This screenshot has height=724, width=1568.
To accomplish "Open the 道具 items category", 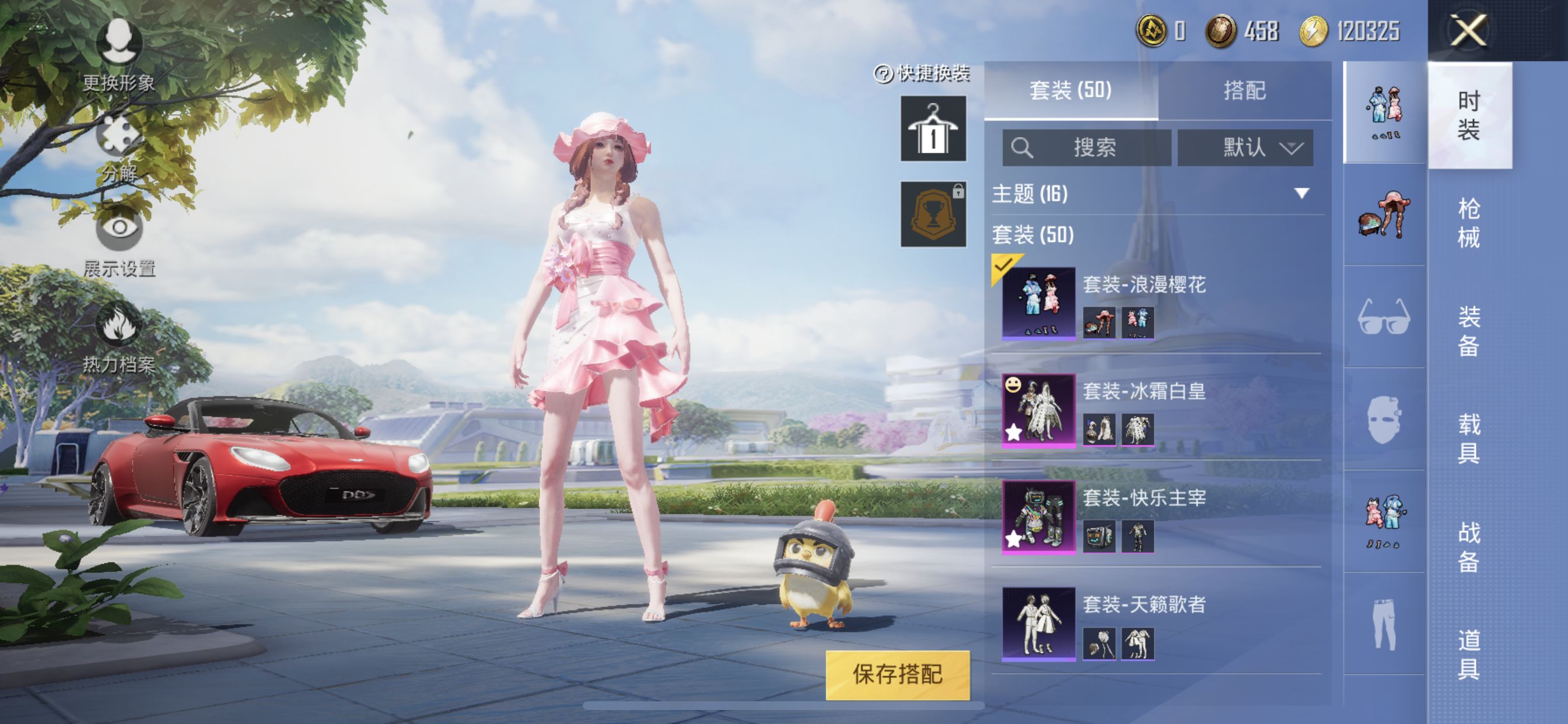I will [x=1468, y=654].
